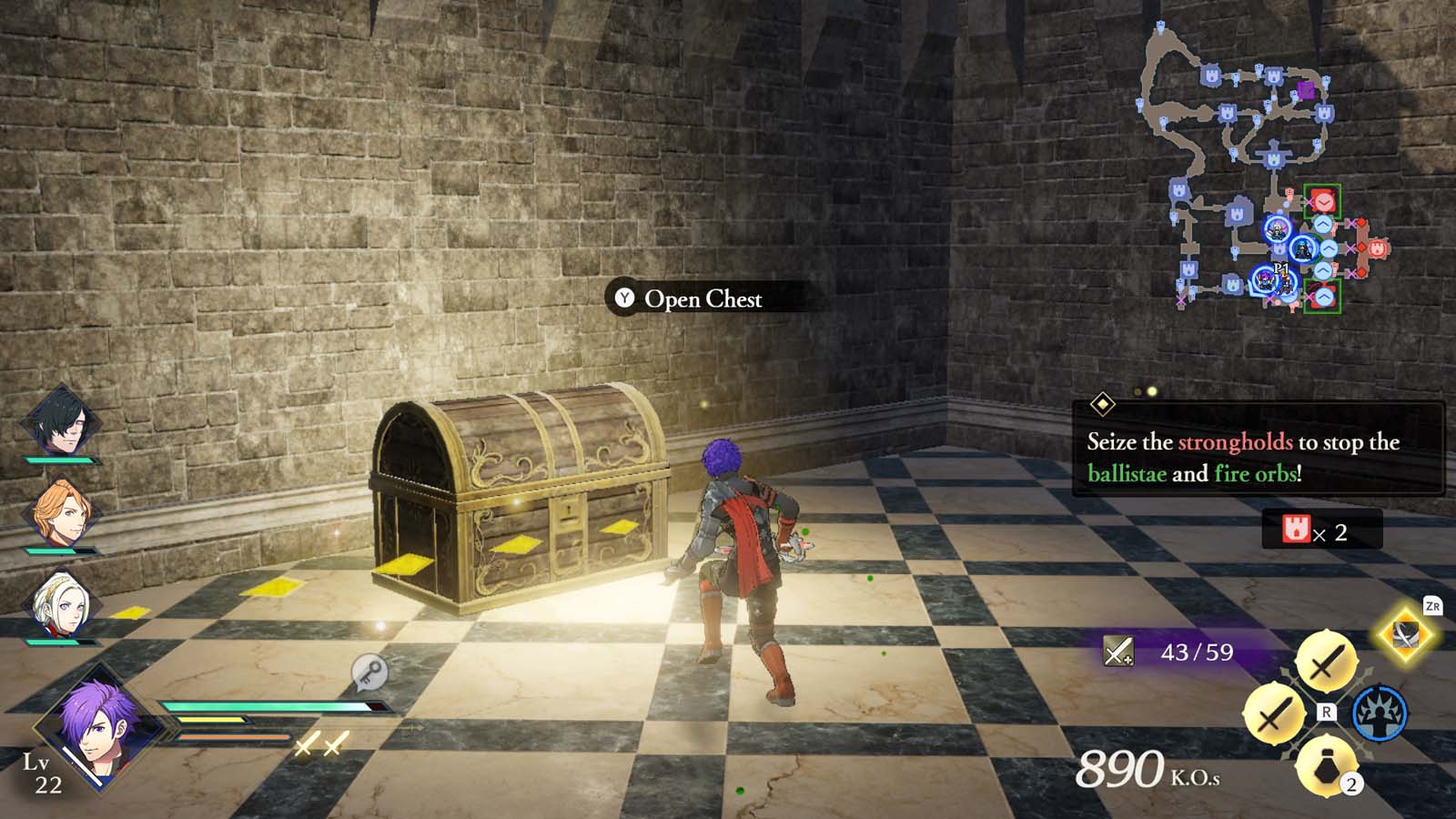Activate the upper sword combat art
Screen dimensions: 1456x819
pos(1326,661)
